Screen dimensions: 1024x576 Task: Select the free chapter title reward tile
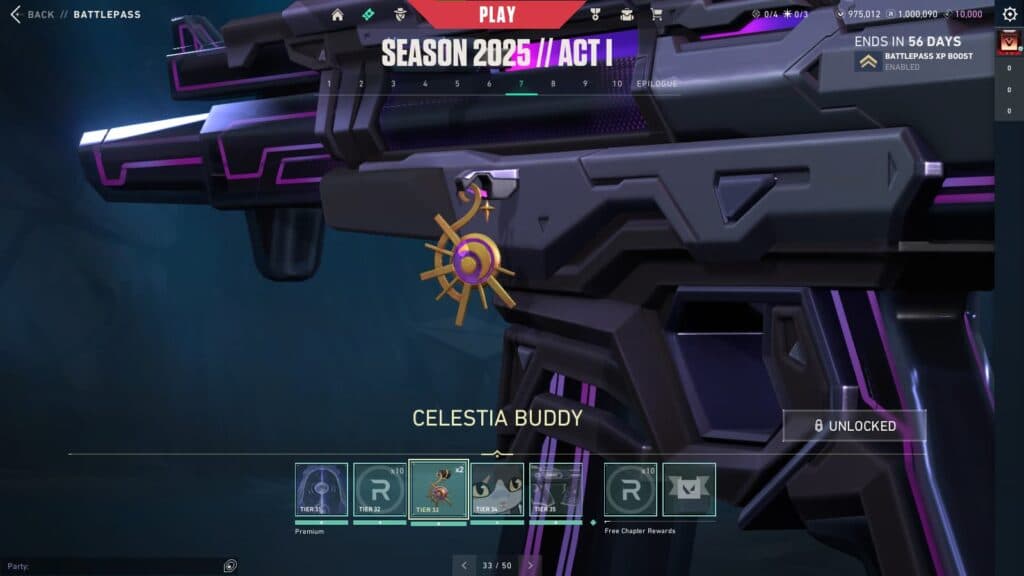[x=689, y=489]
